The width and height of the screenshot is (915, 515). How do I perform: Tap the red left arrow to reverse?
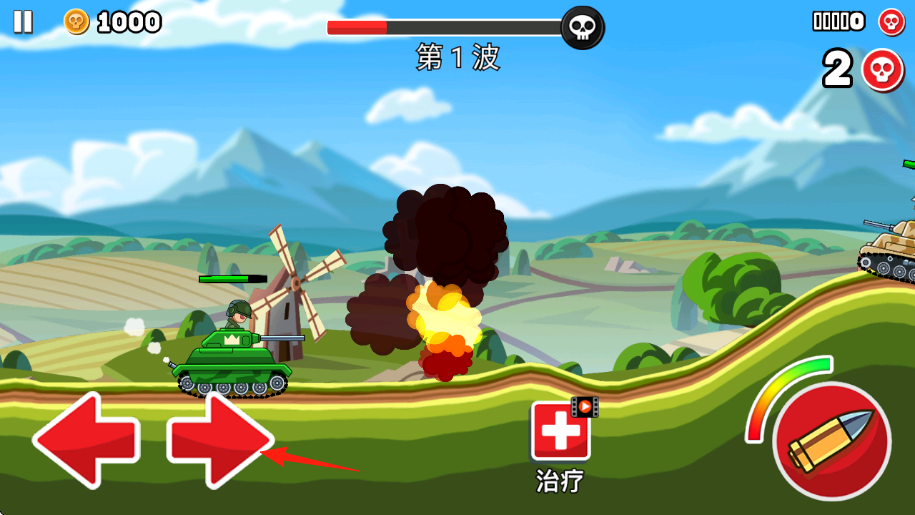pyautogui.click(x=86, y=440)
